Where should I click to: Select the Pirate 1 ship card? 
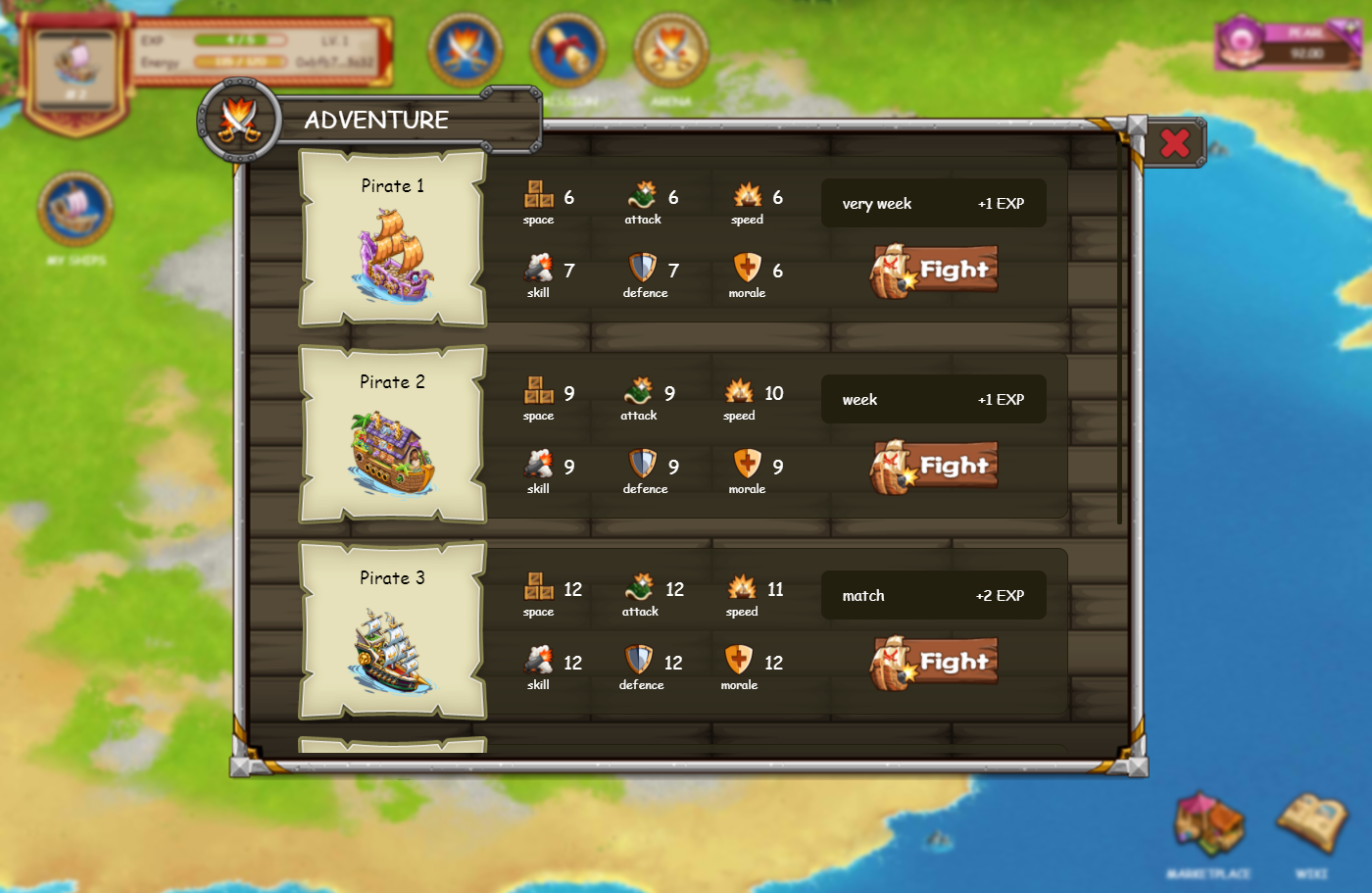(393, 239)
